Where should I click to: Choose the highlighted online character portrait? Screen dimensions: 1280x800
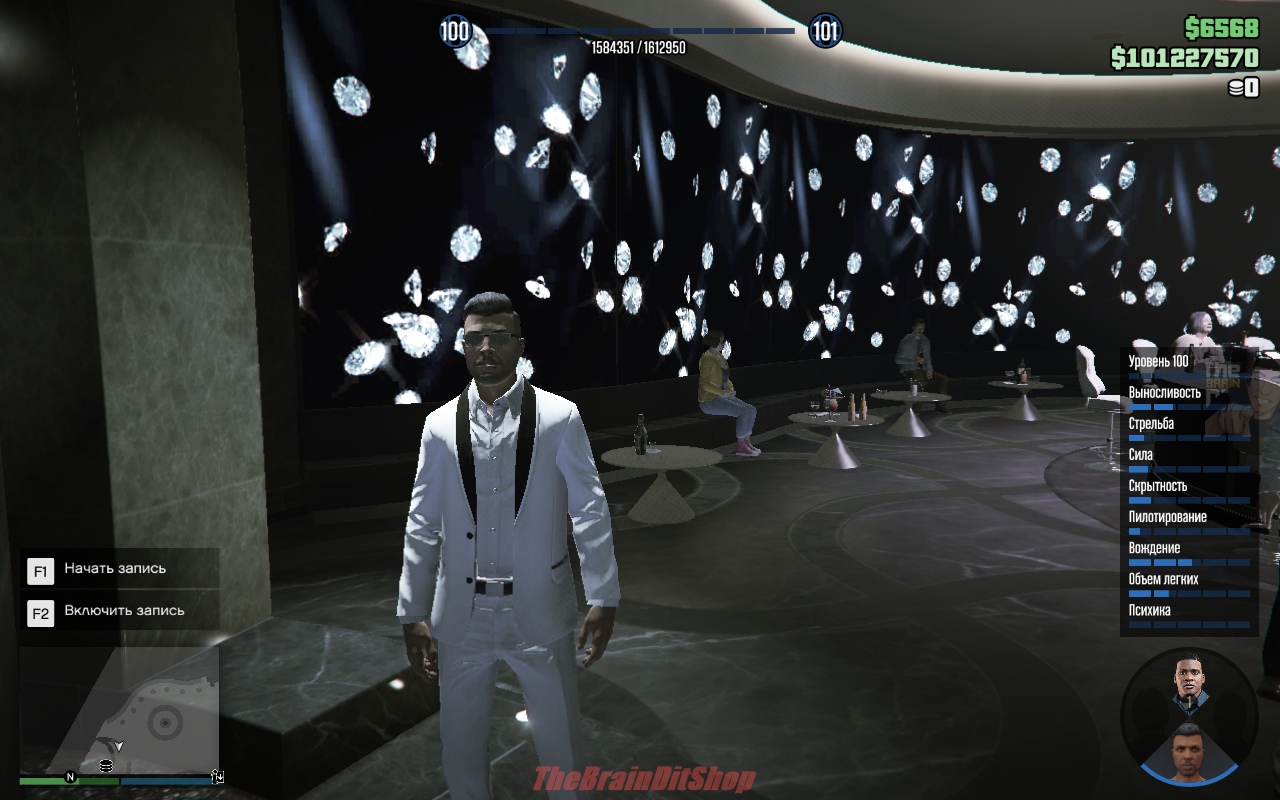tap(1188, 750)
